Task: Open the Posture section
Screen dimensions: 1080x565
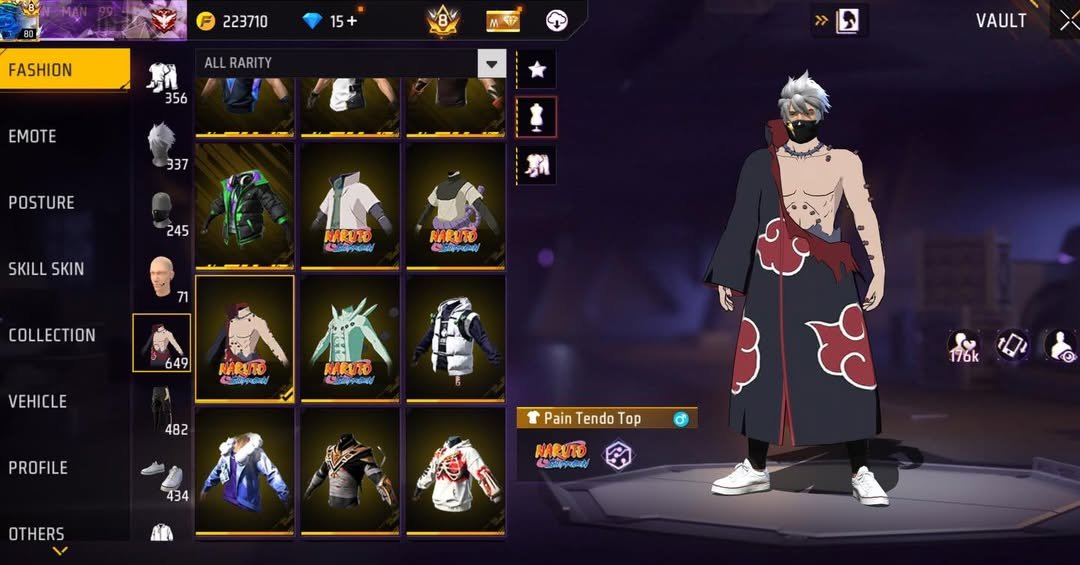Action: pos(42,202)
